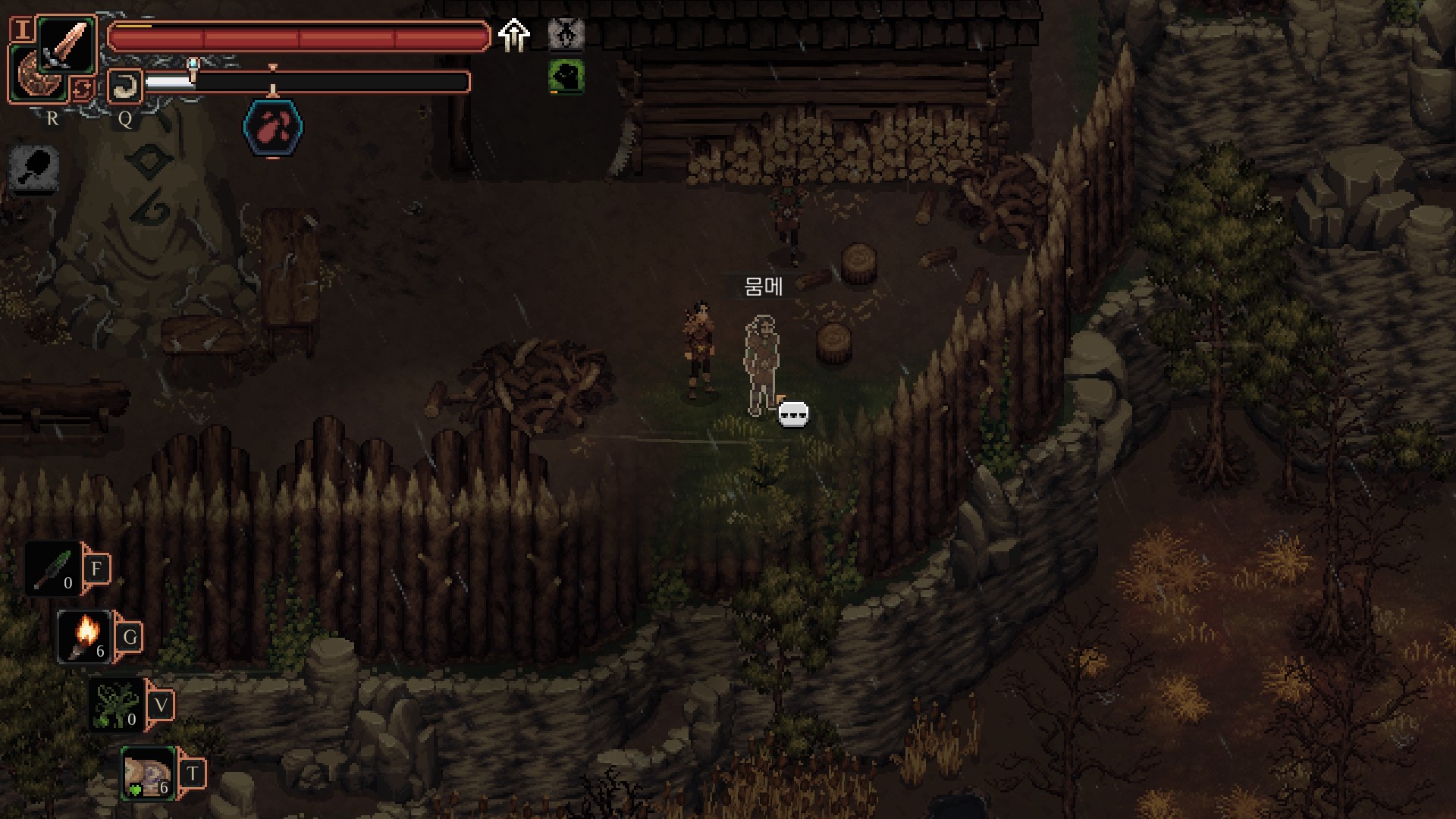Inspect the grey creature status icon
The width and height of the screenshot is (1456, 819).
pos(566,35)
